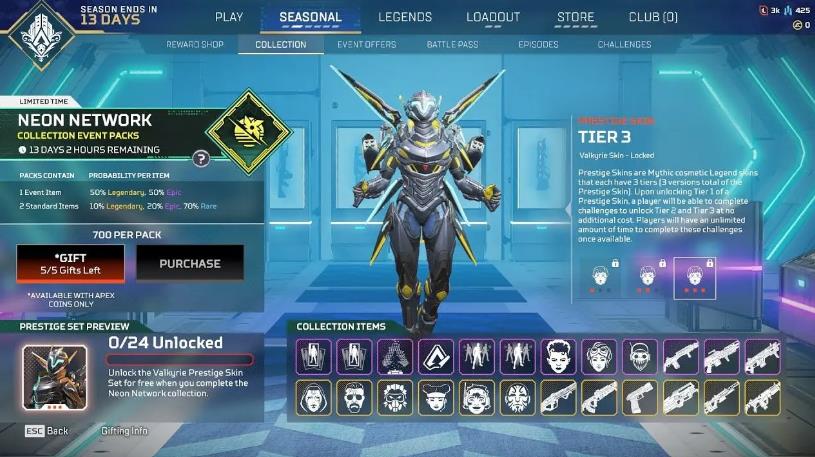This screenshot has height=457, width=815.
Task: Switch to Event Offers sub-tab
Action: coord(366,45)
